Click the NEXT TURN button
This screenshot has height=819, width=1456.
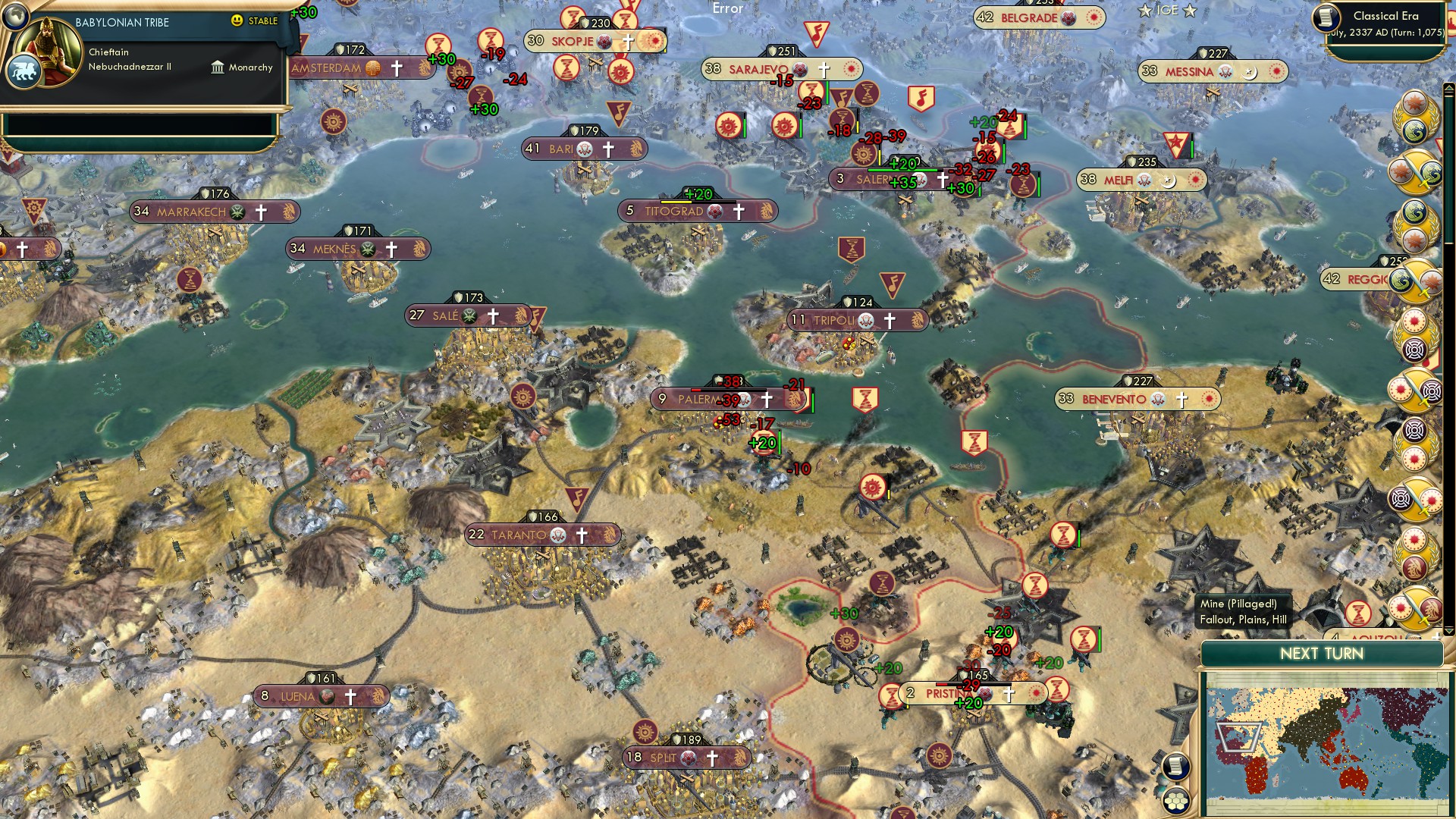[1323, 654]
